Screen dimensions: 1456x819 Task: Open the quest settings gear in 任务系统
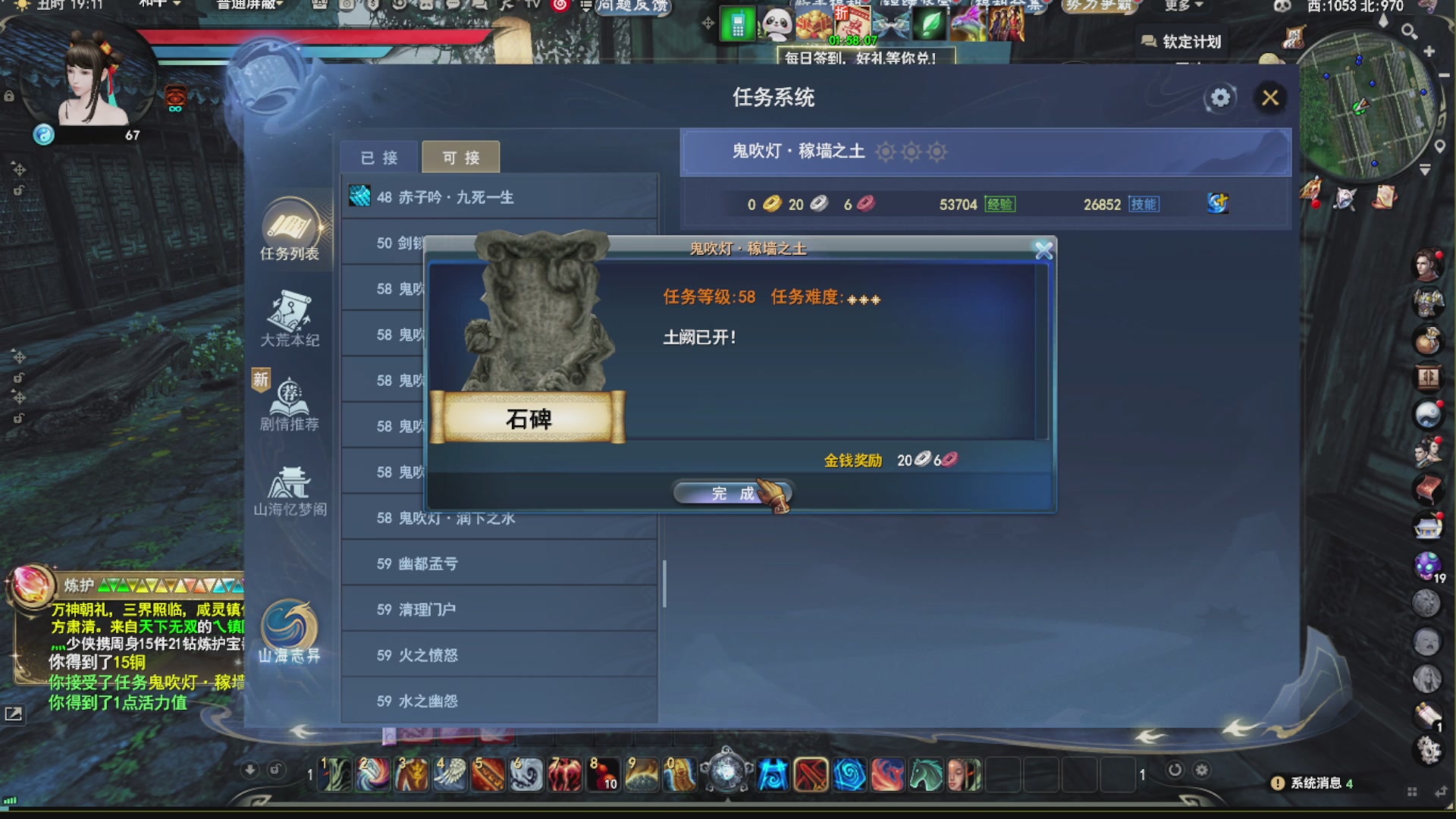(1220, 98)
